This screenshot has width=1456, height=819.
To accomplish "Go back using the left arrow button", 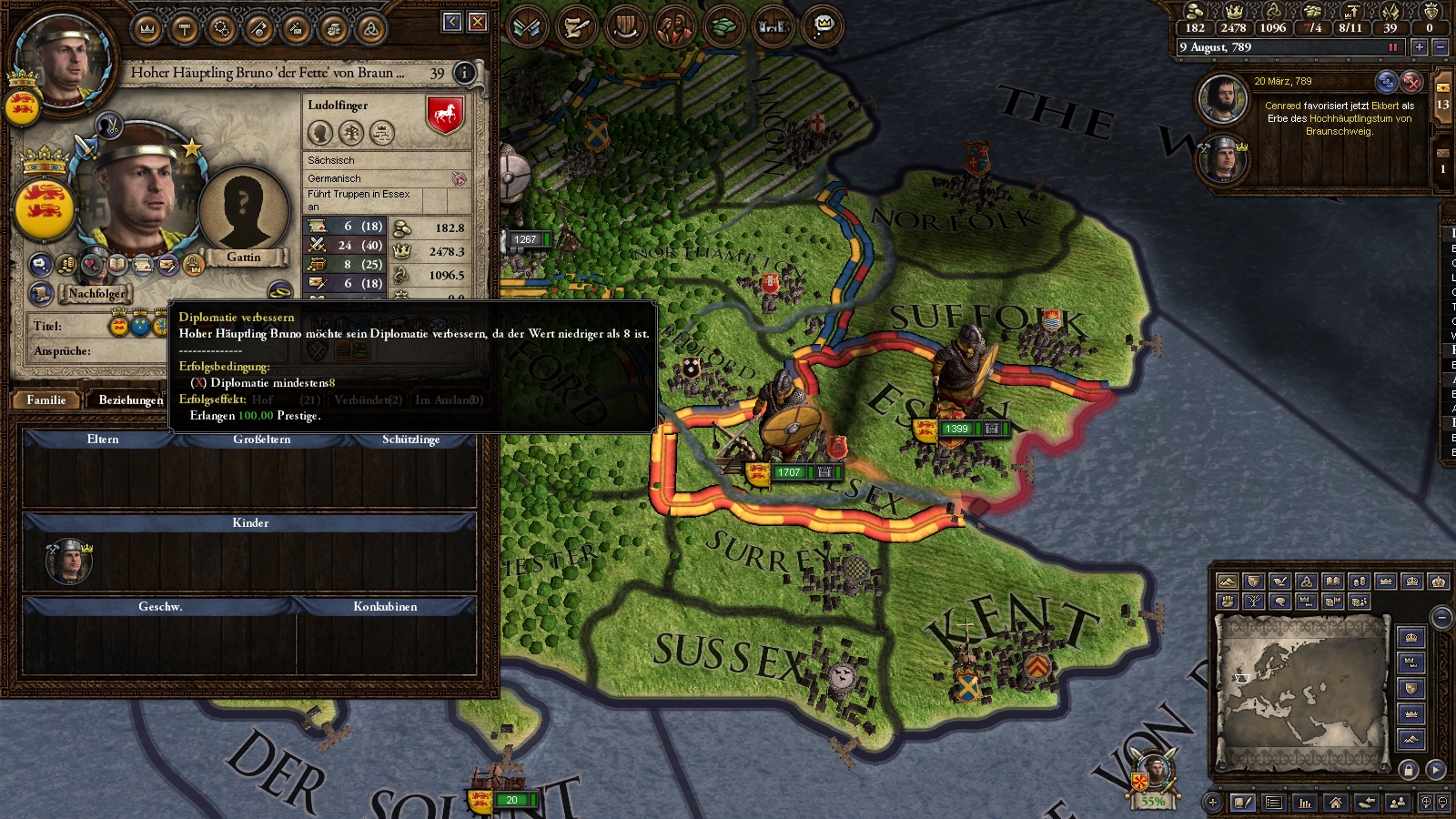I will [452, 22].
